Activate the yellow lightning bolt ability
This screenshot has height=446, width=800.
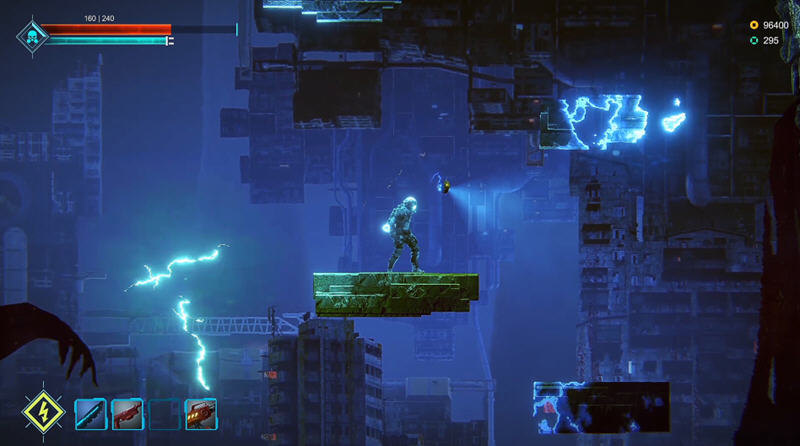(43, 412)
